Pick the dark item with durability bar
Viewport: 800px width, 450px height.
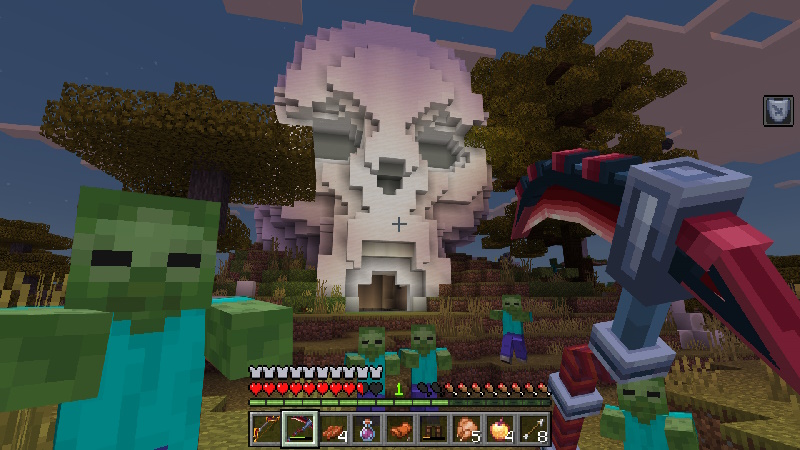[433, 428]
